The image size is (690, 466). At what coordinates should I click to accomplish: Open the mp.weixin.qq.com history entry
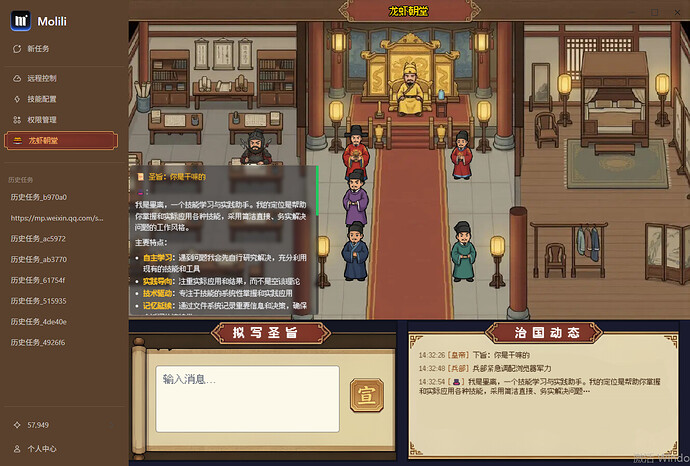(x=57, y=217)
